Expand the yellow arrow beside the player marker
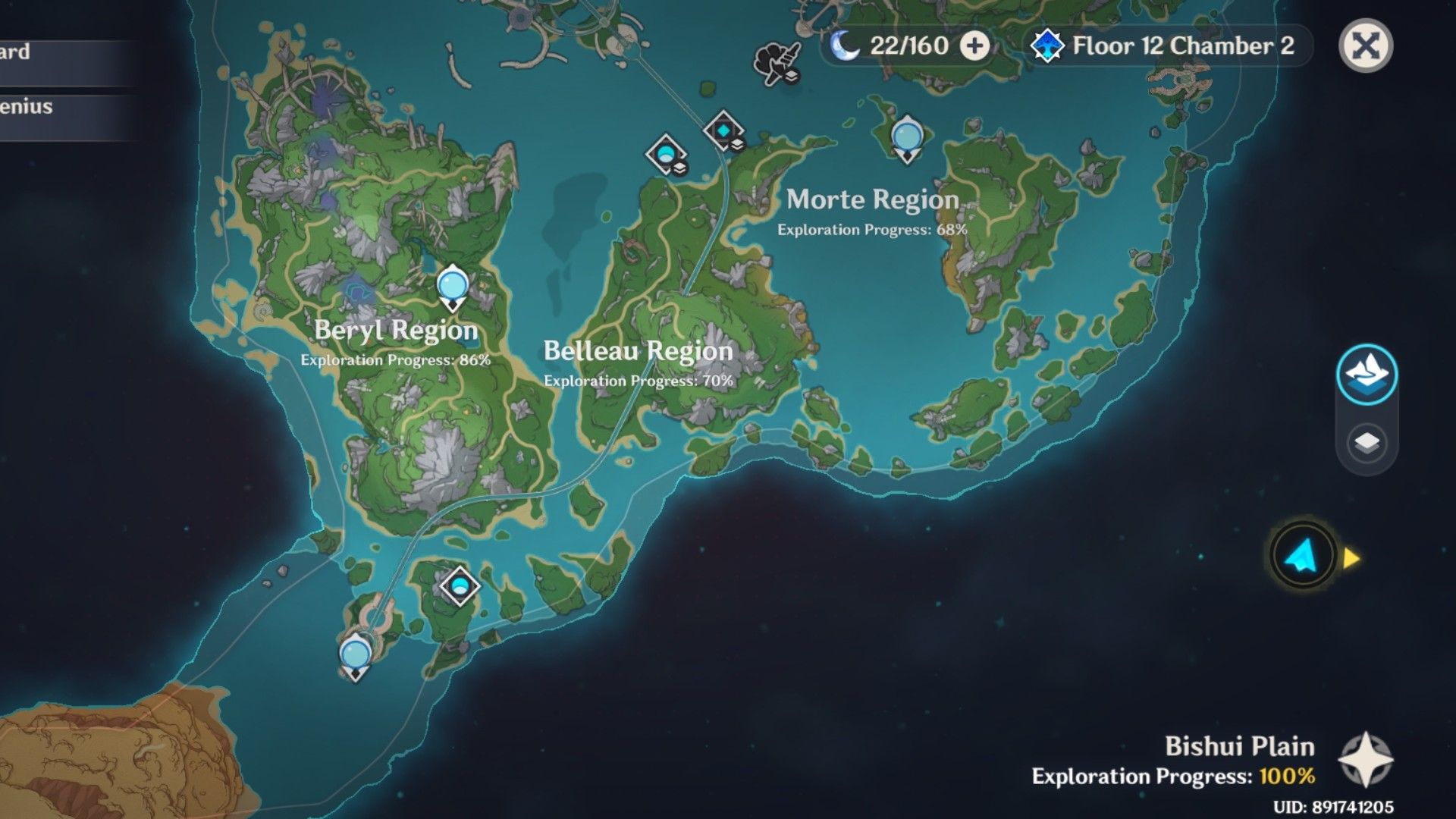 pos(1348,556)
